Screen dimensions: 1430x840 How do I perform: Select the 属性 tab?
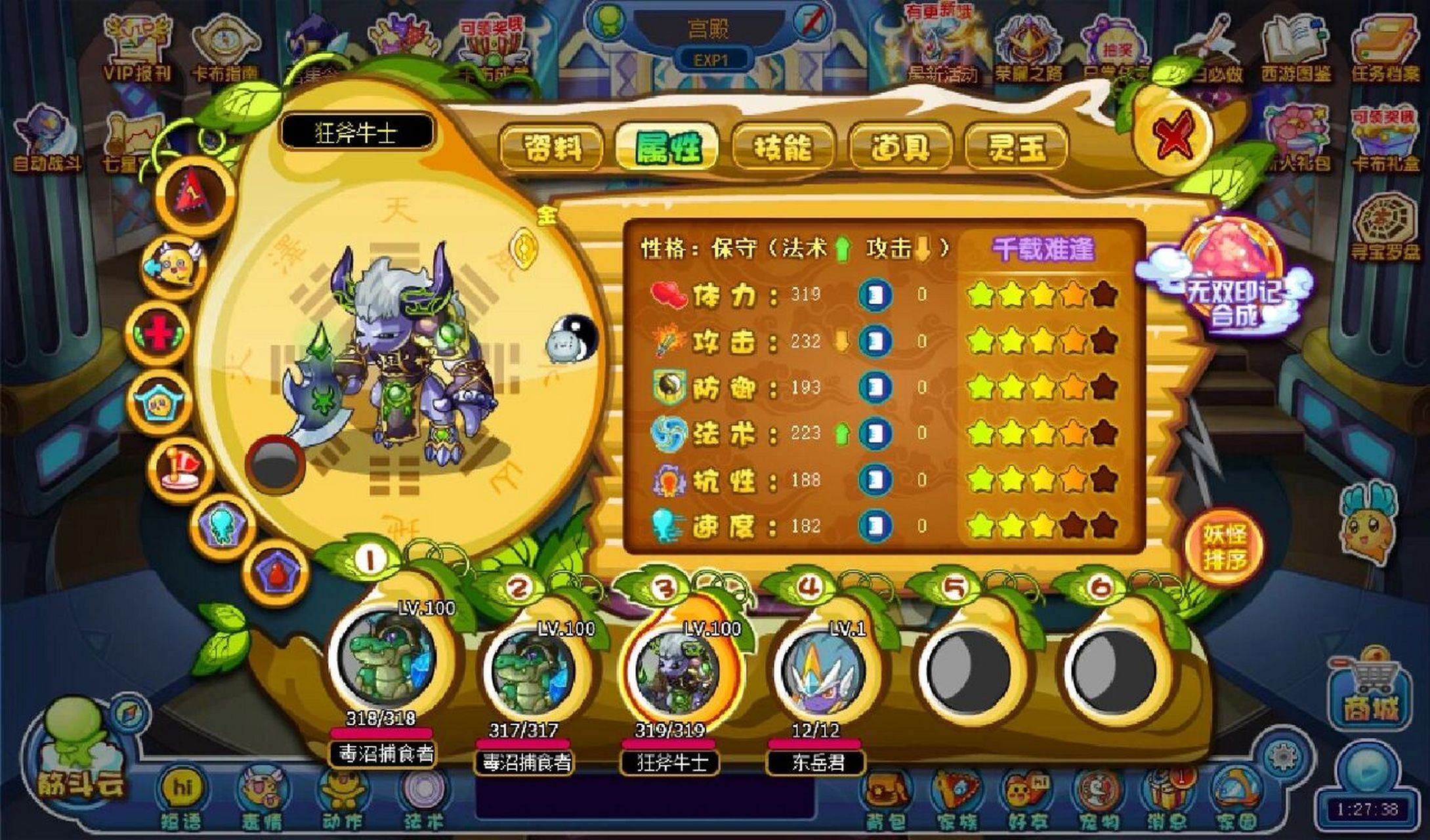tap(667, 146)
